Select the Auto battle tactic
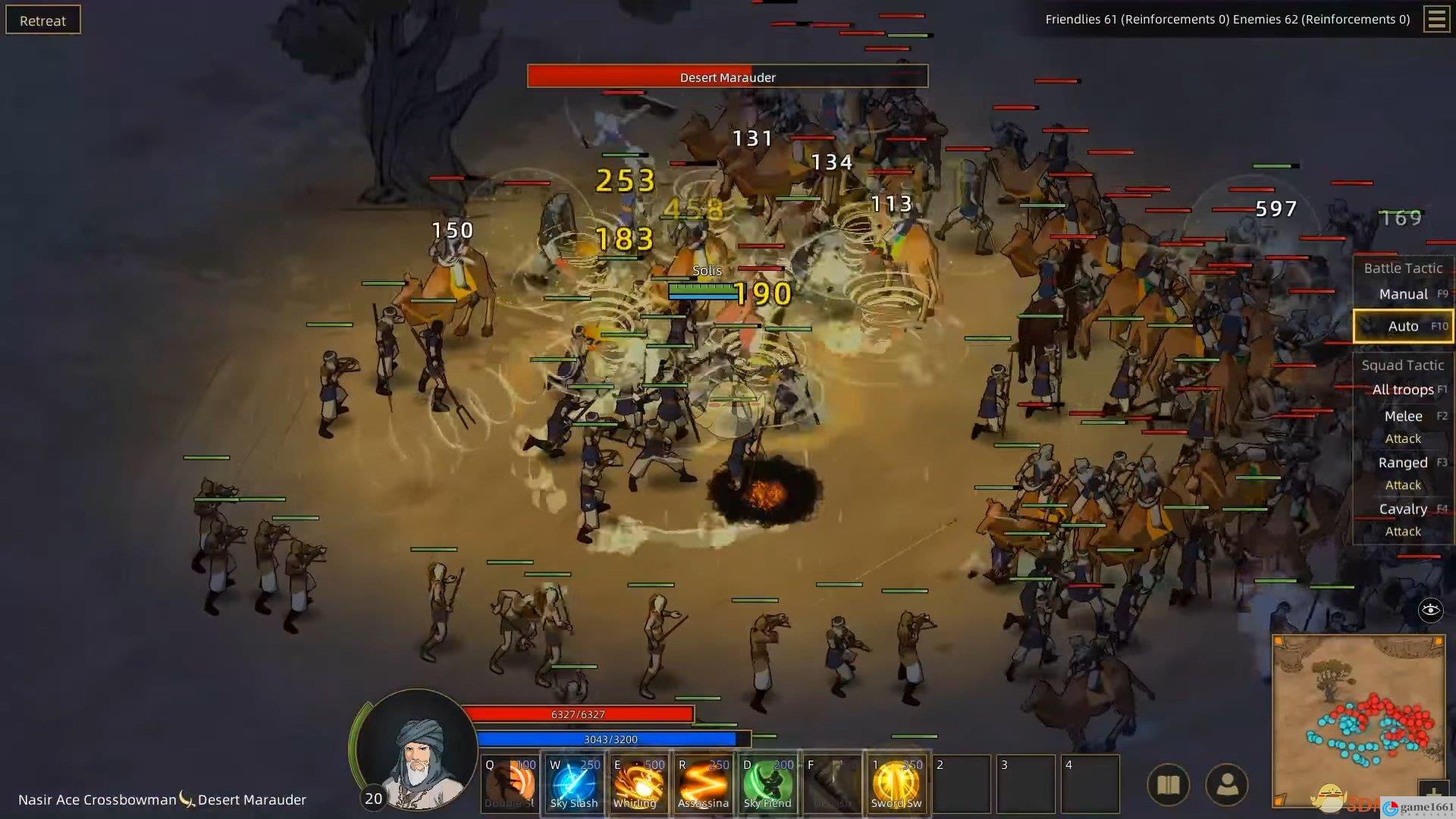 pyautogui.click(x=1403, y=326)
